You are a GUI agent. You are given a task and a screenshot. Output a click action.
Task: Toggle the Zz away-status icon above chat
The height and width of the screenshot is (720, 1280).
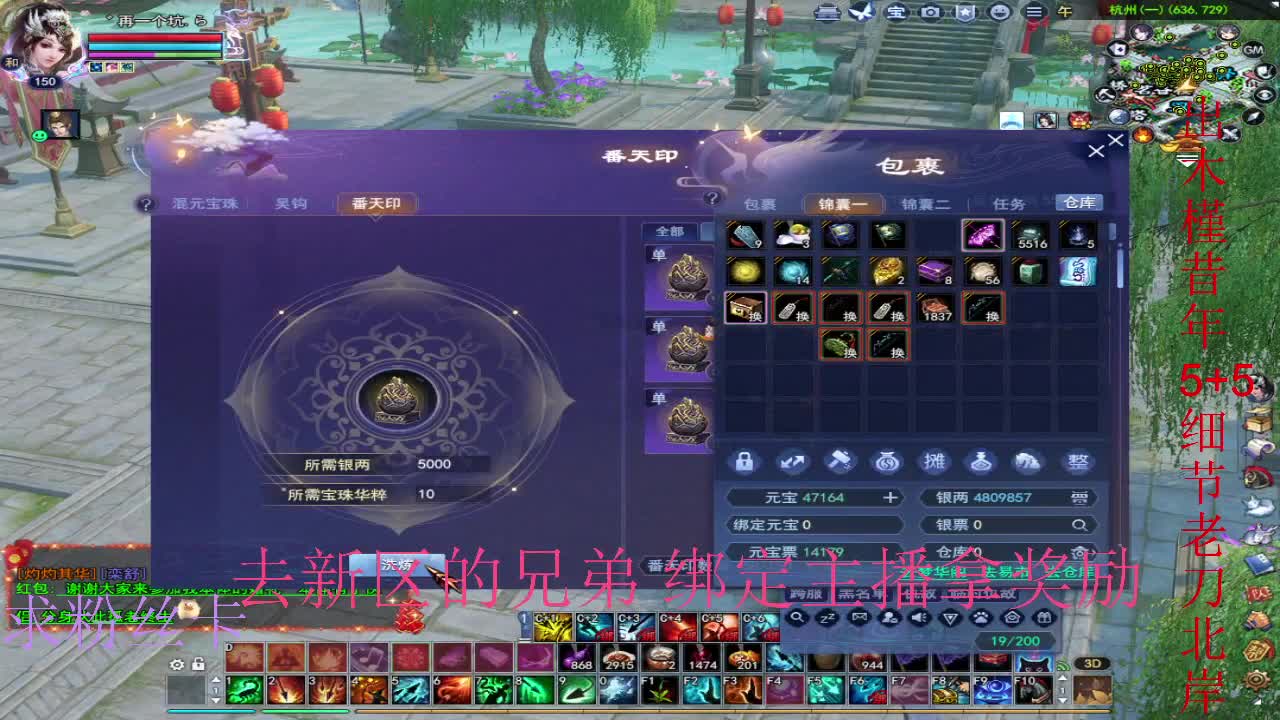click(826, 617)
